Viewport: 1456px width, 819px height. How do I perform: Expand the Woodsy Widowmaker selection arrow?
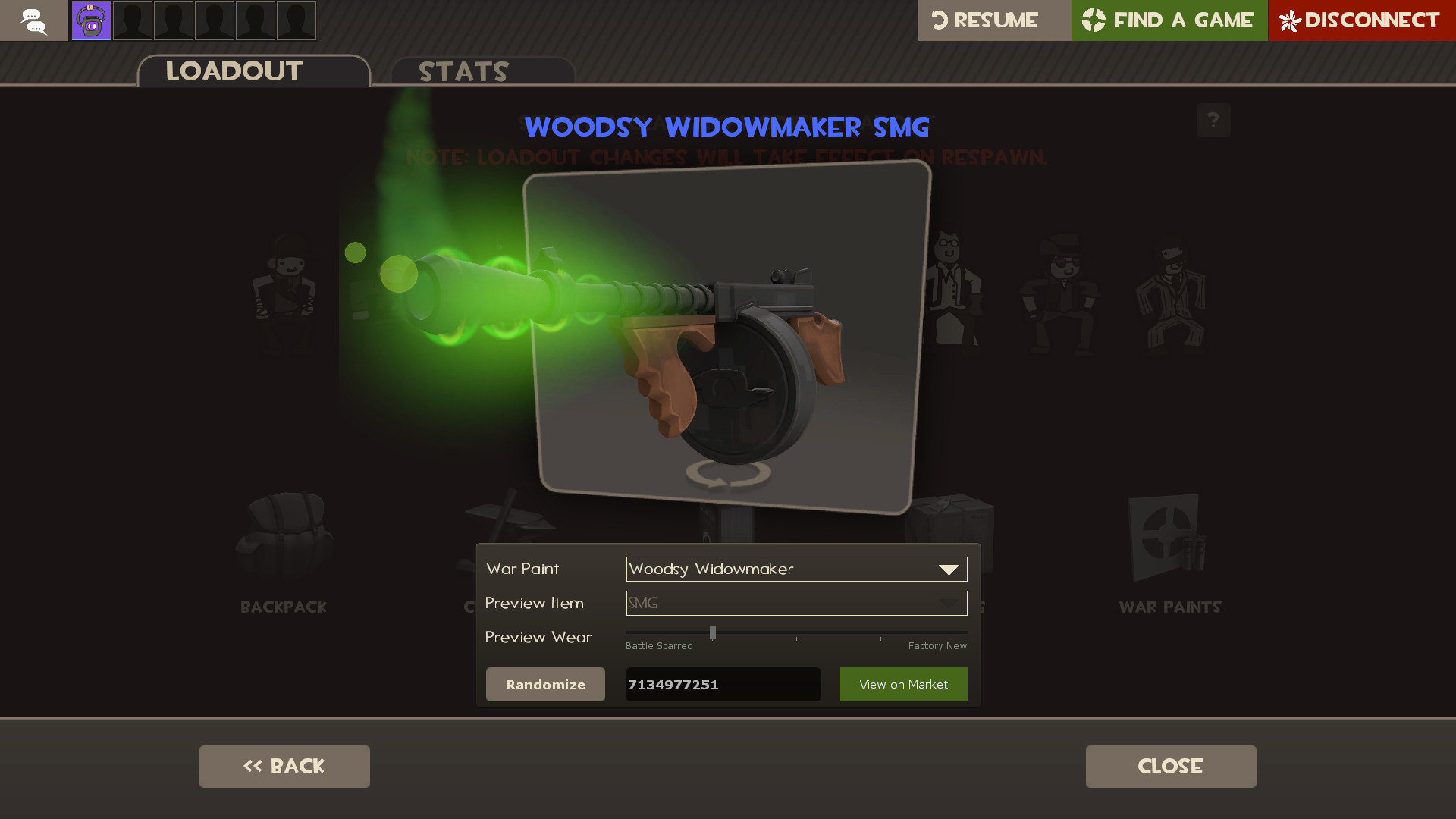pyautogui.click(x=949, y=569)
